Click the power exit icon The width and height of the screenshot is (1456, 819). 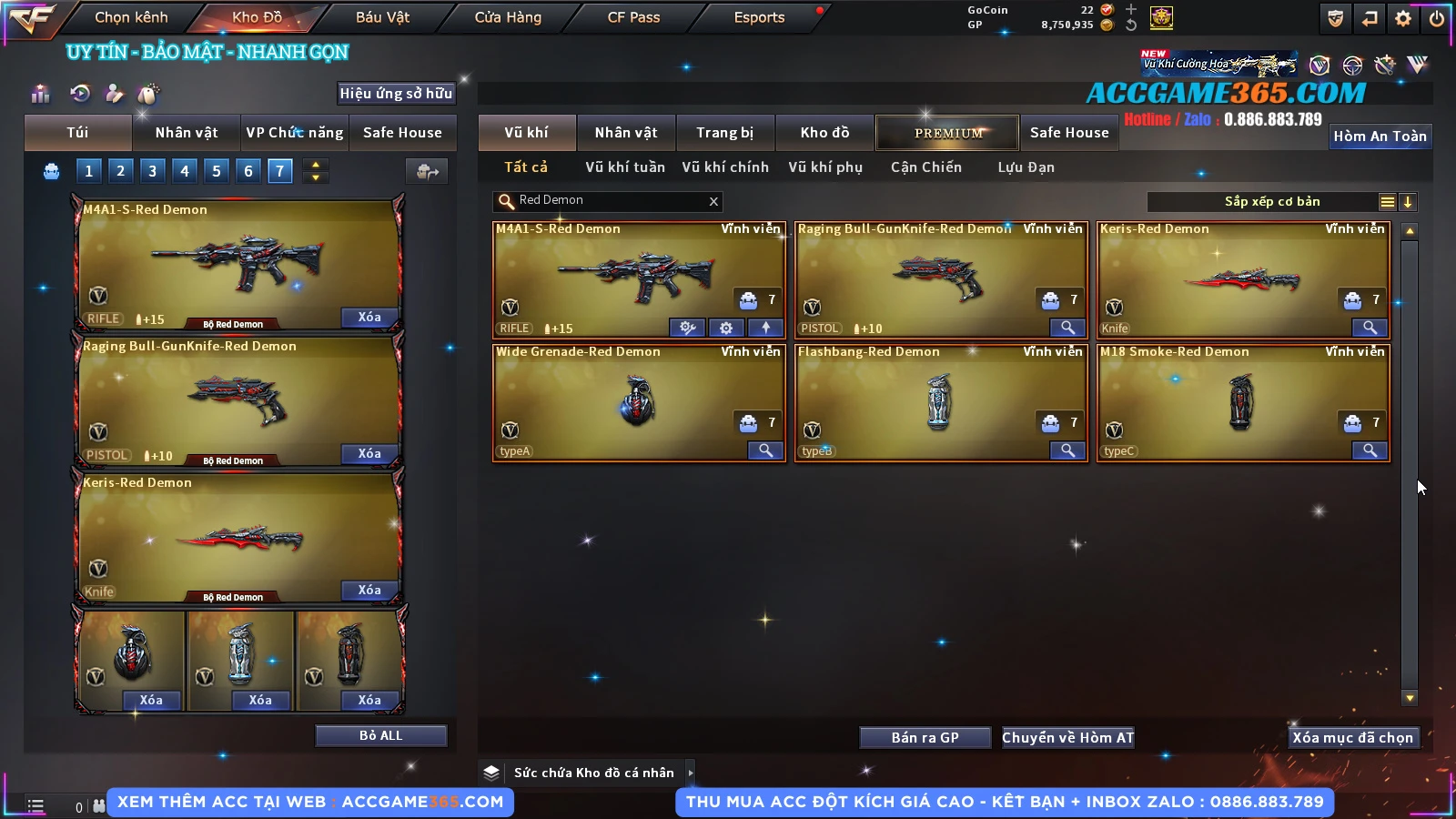(x=1437, y=18)
